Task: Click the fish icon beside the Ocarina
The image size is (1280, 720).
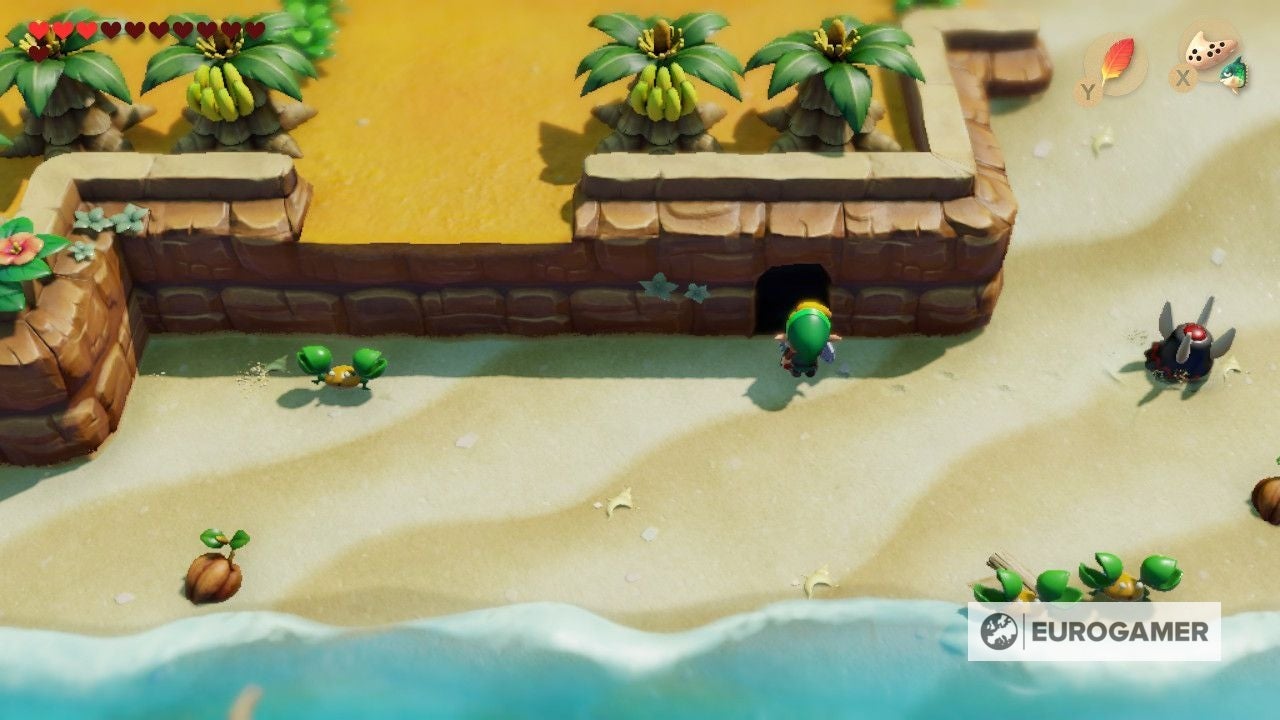Action: [x=1232, y=72]
